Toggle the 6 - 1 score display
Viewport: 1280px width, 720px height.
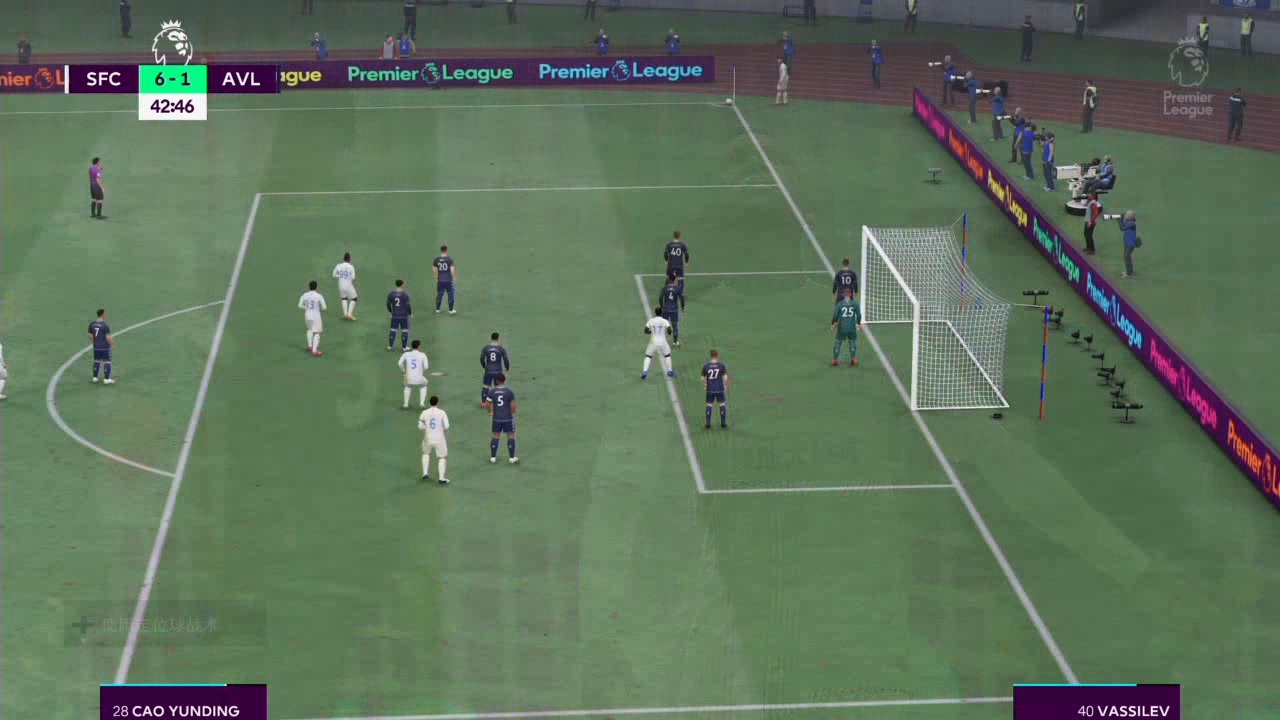click(172, 79)
